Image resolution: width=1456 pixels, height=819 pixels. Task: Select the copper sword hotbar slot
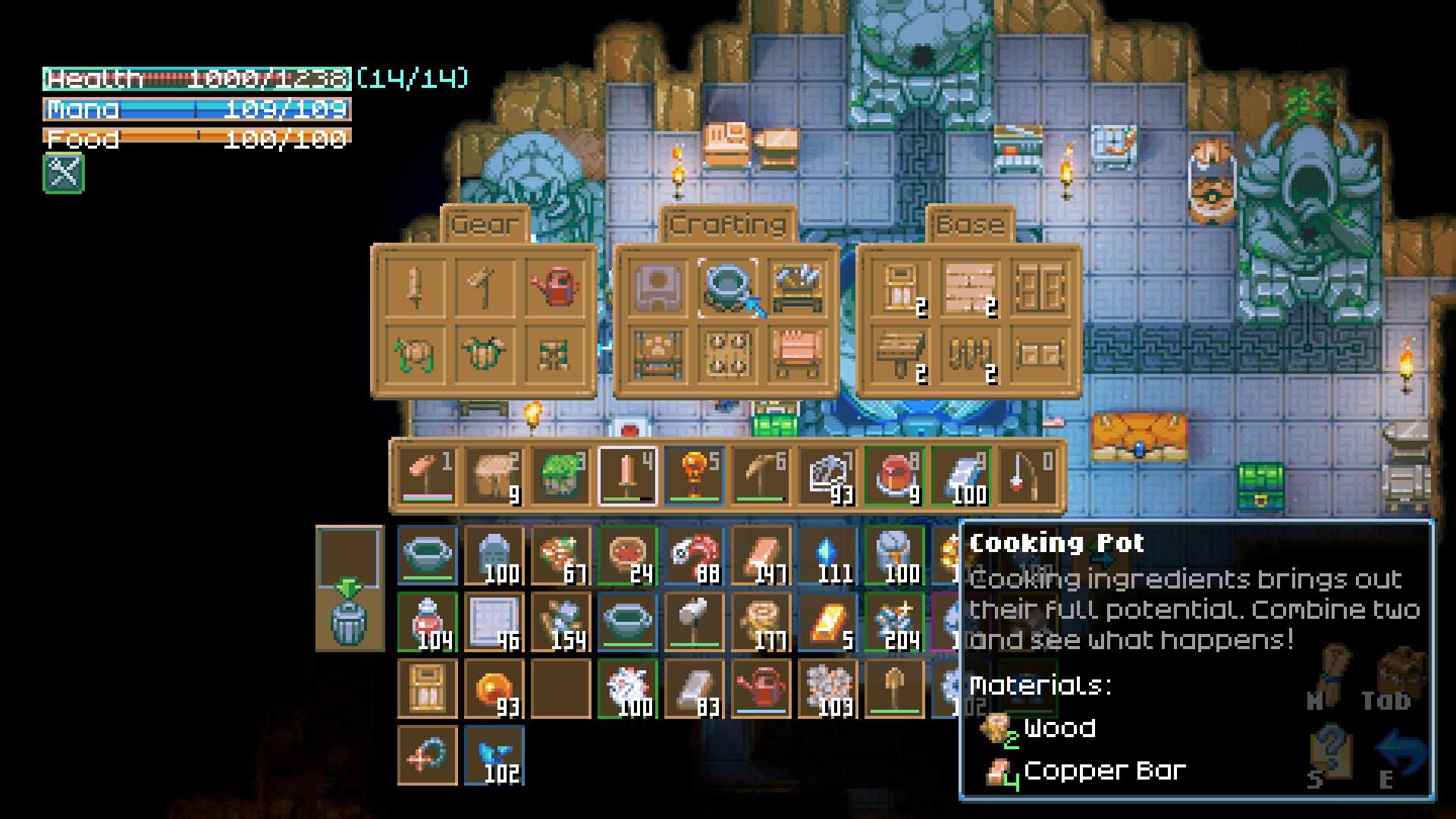pyautogui.click(x=627, y=476)
